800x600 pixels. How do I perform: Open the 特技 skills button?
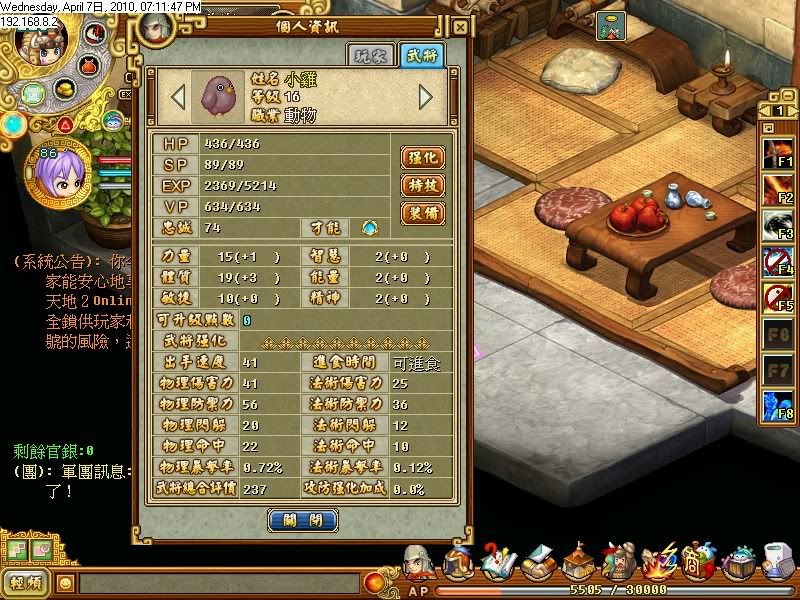[422, 186]
